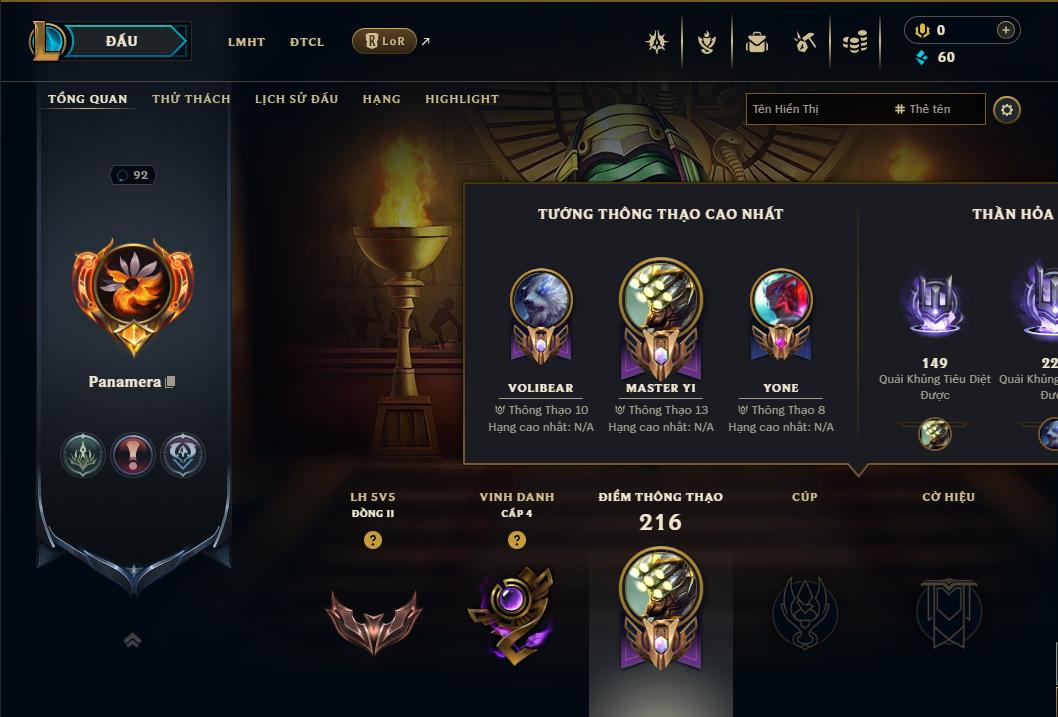Copy the Panamera name with the clipboard icon
Screen dimensions: 1058x717
pos(171,382)
